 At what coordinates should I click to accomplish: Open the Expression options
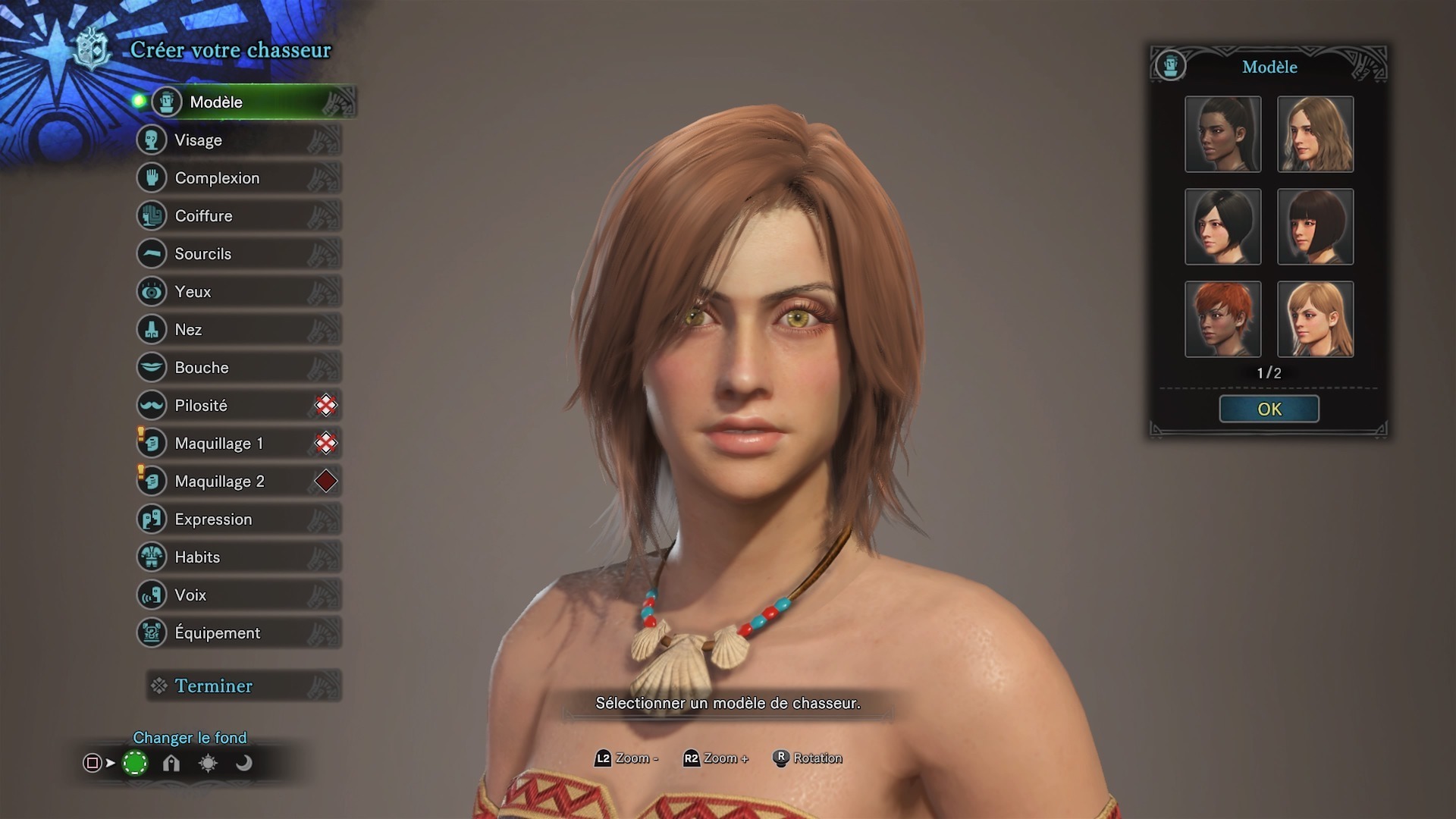pyautogui.click(x=238, y=519)
